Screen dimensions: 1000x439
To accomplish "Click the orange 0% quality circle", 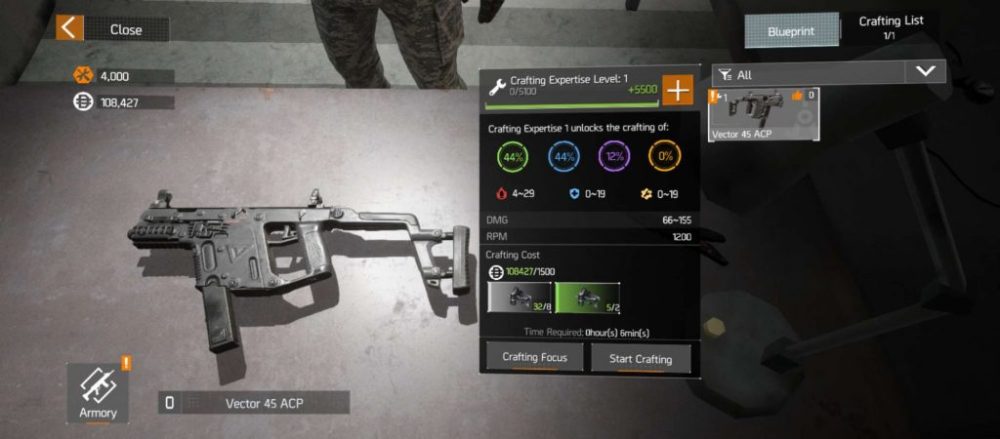I will click(x=664, y=156).
